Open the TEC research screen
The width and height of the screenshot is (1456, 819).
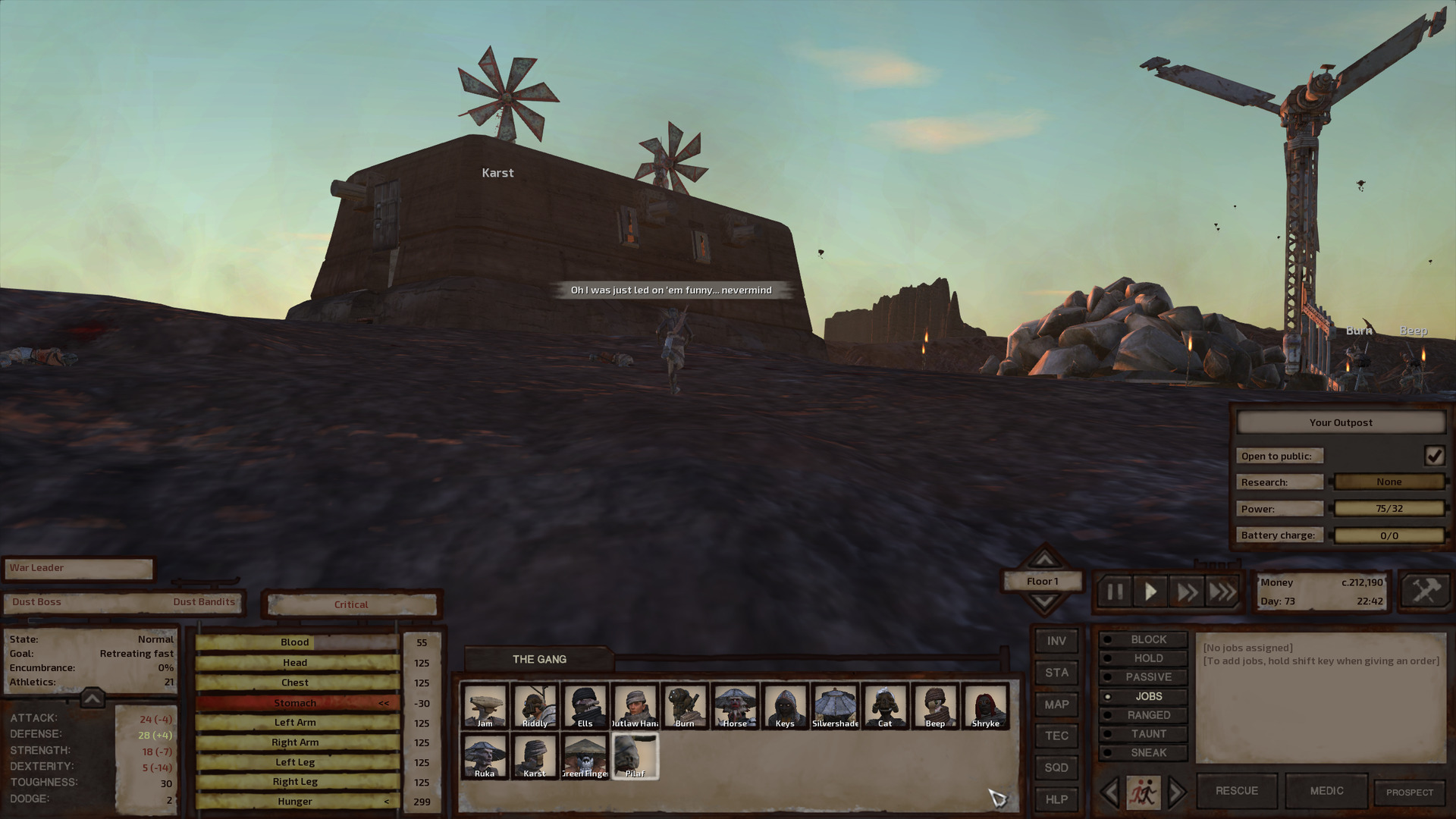point(1056,736)
